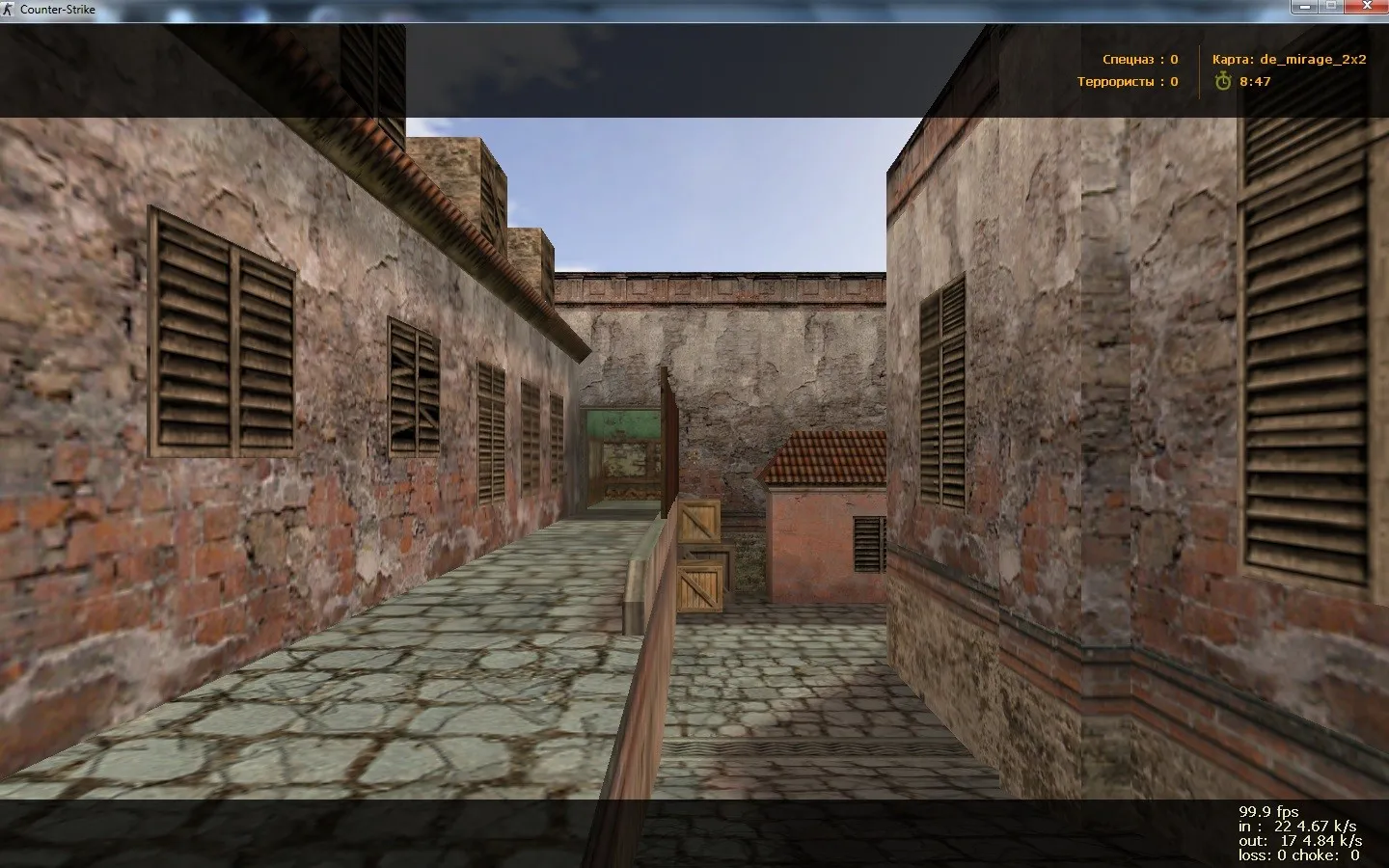This screenshot has height=868, width=1389.
Task: Click the de_mirage_2x2 map name
Action: (x=1313, y=59)
